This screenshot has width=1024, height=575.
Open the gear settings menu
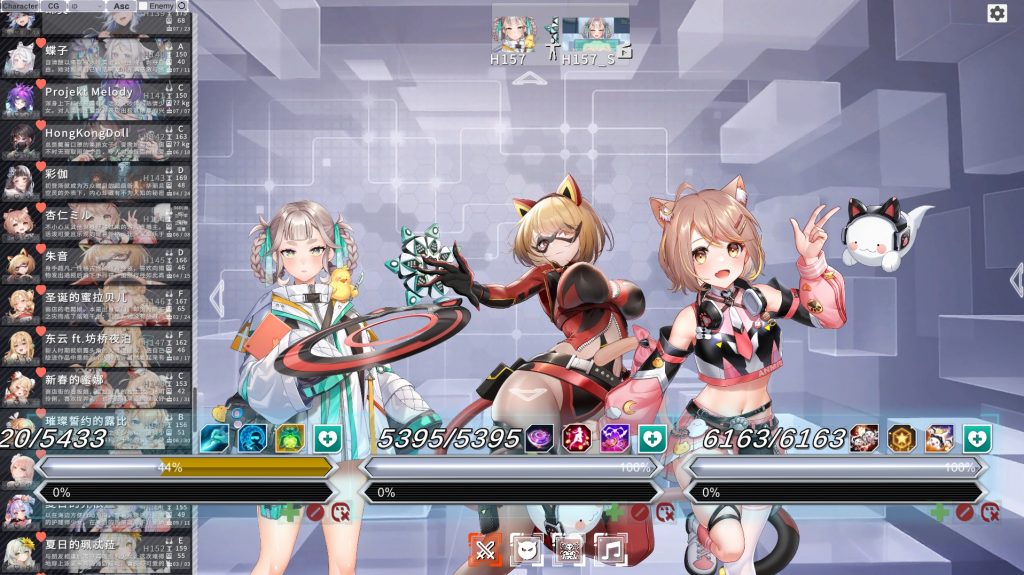point(997,13)
